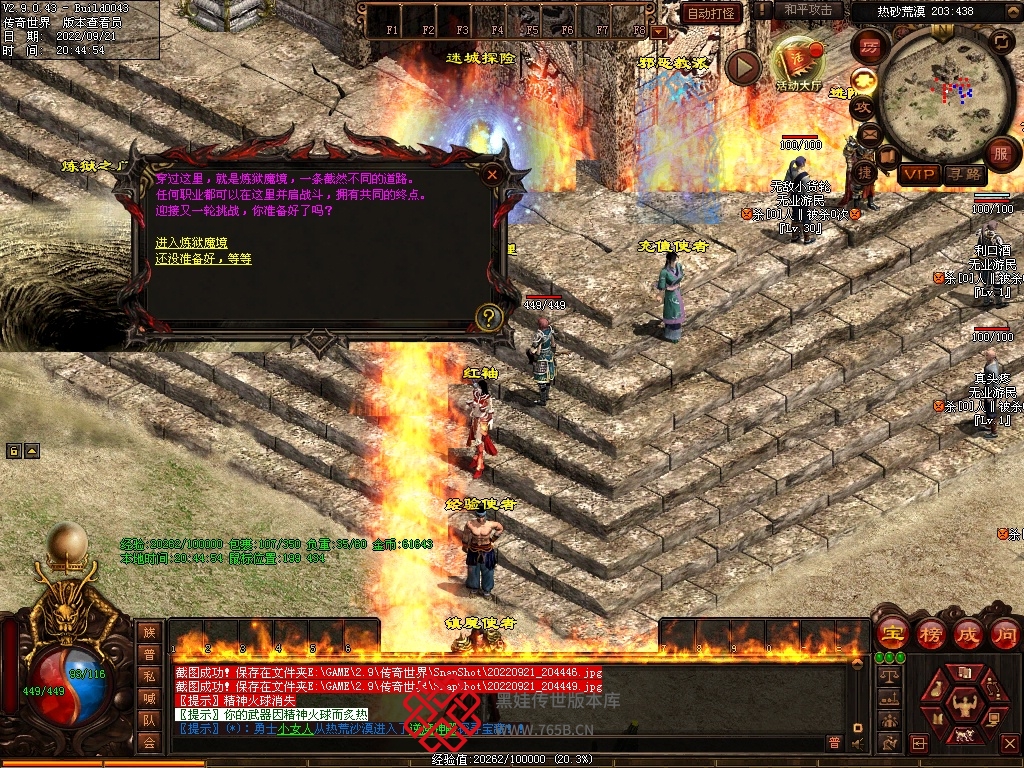Open the 宝 treasure shop button
Viewport: 1024px width, 768px height.
(x=891, y=633)
